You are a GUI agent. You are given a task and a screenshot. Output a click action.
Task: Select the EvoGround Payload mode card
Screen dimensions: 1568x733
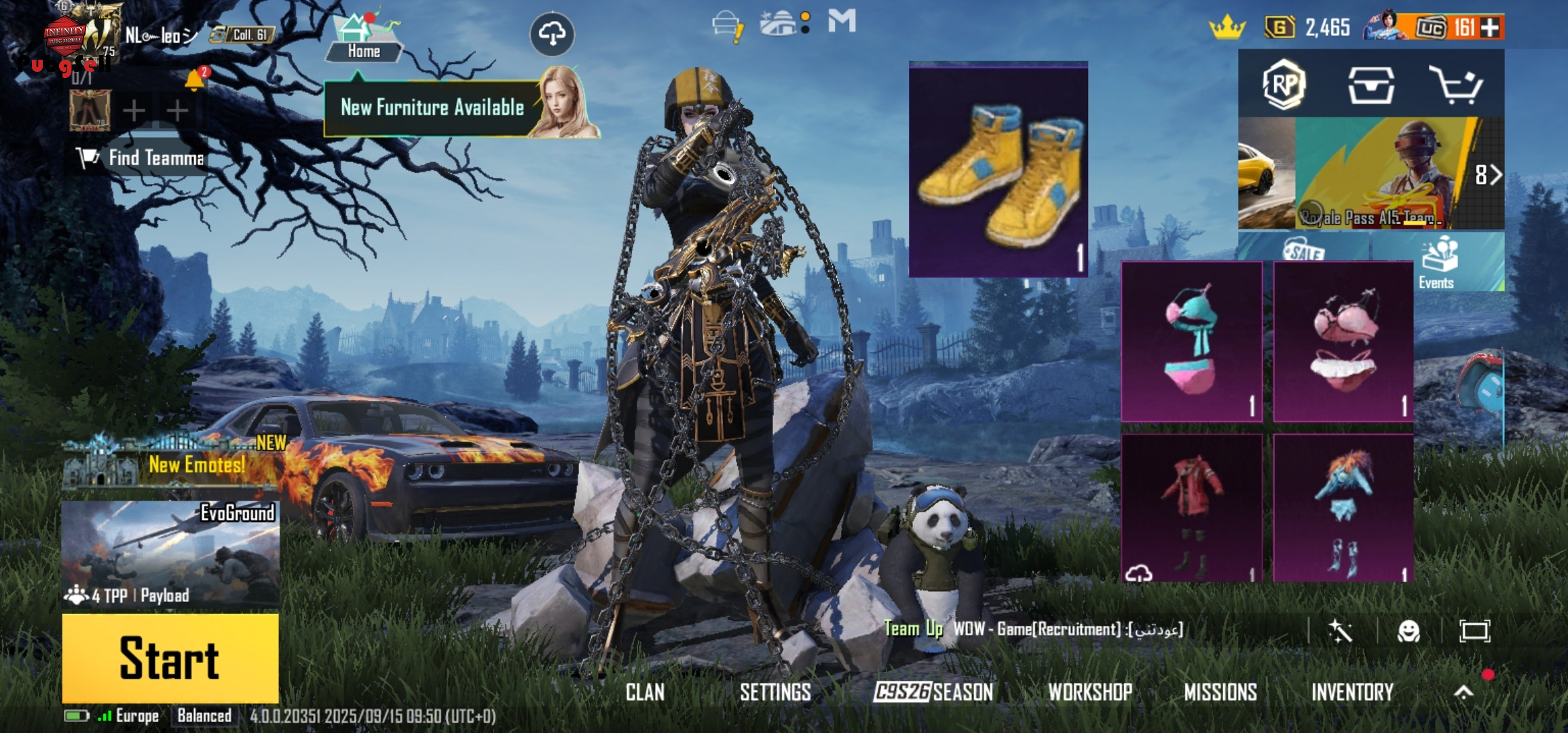(170, 553)
